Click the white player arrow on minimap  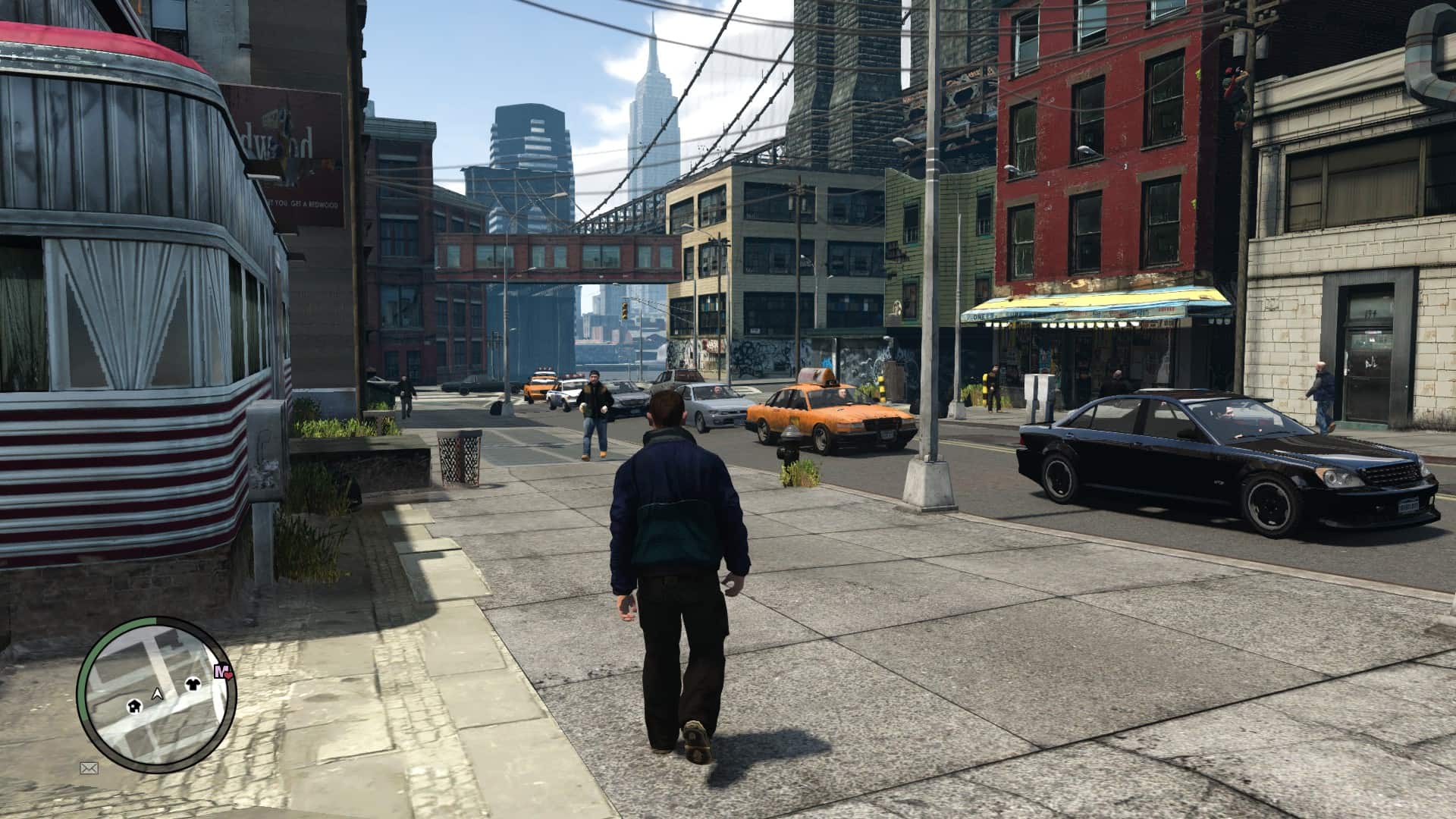[x=158, y=693]
